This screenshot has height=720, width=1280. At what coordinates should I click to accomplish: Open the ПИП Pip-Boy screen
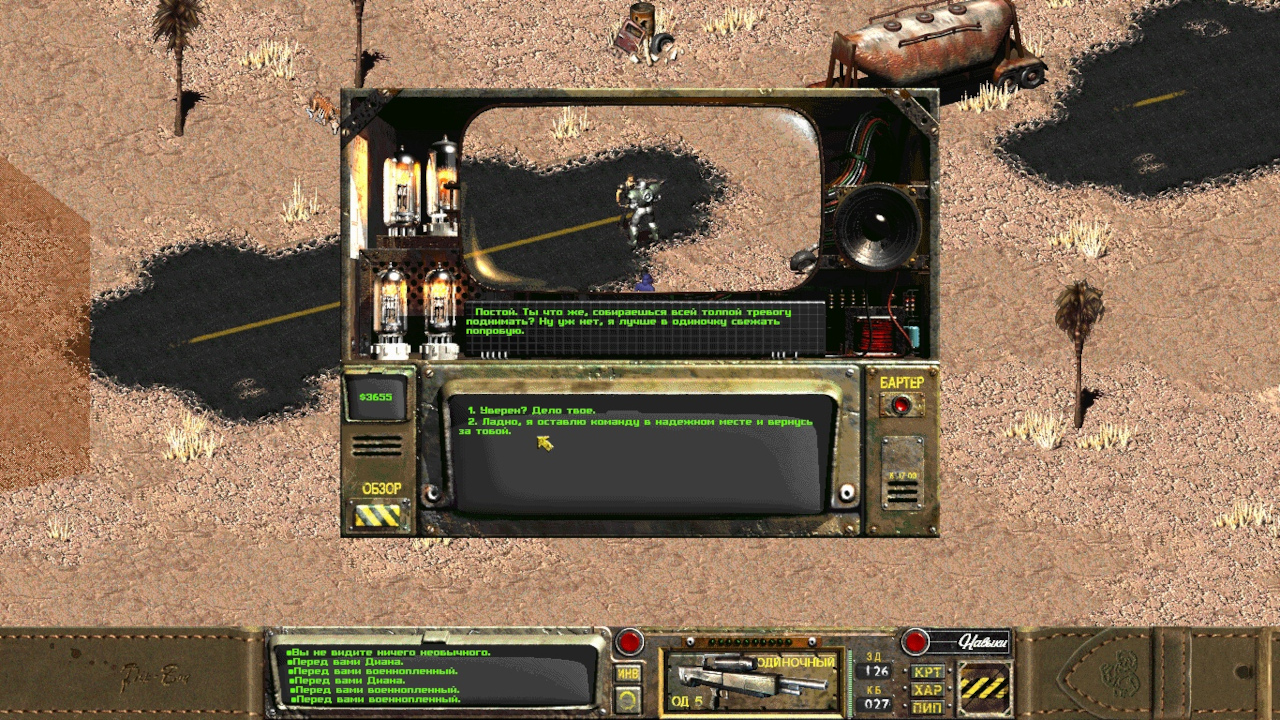[928, 707]
